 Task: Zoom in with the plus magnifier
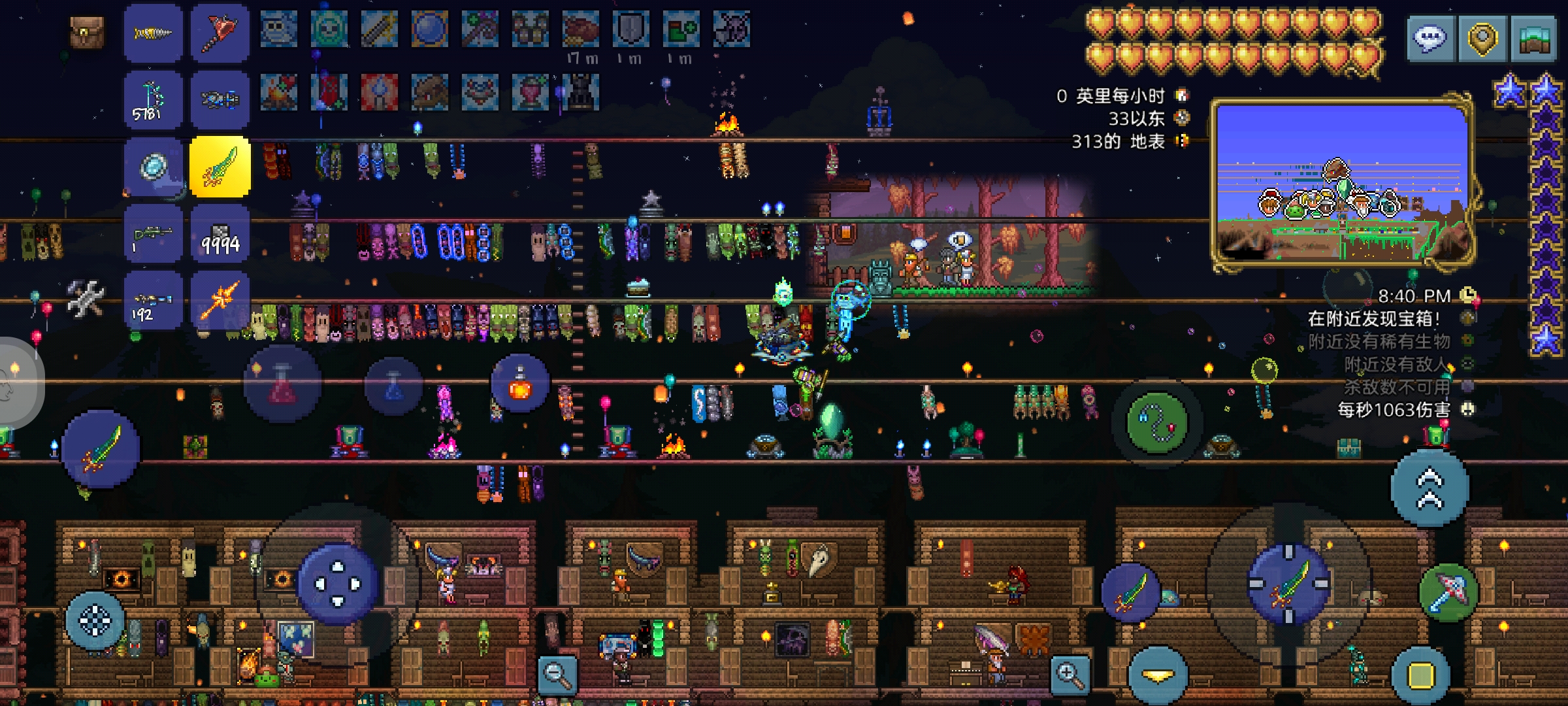tap(1070, 675)
